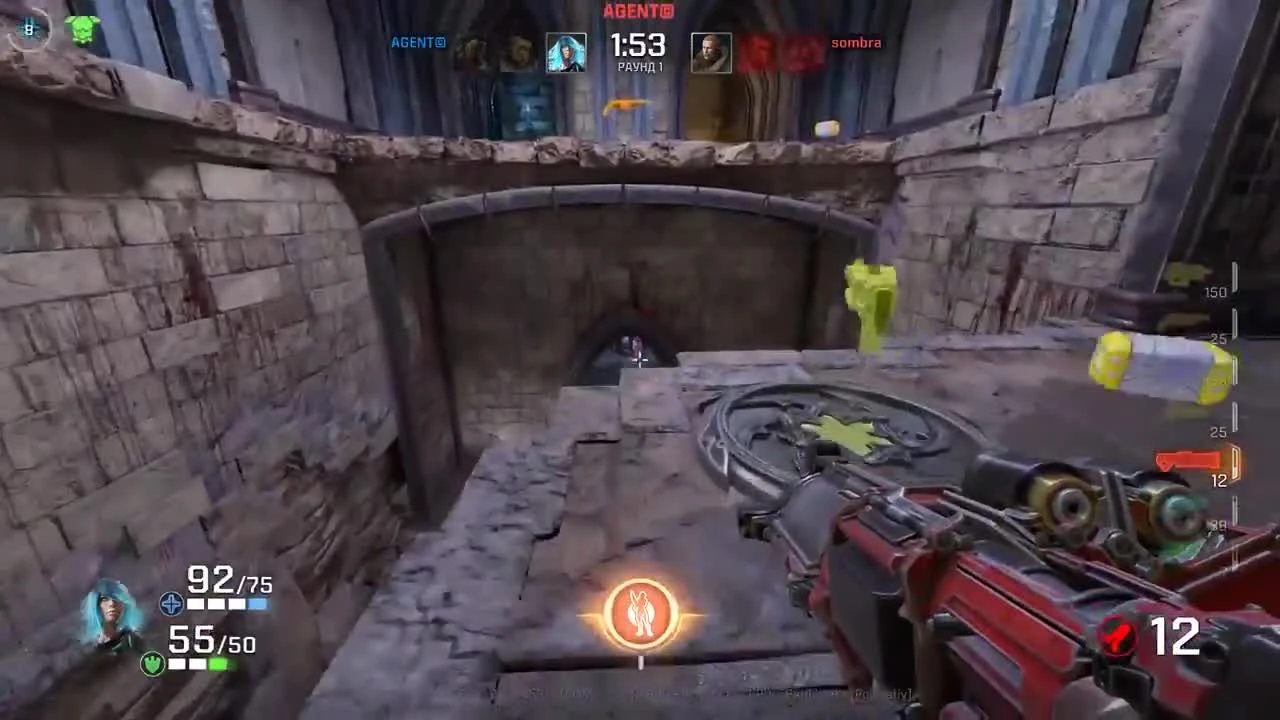Image resolution: width=1280 pixels, height=720 pixels.
Task: Click the round timer showing 1:53
Action: [638, 45]
